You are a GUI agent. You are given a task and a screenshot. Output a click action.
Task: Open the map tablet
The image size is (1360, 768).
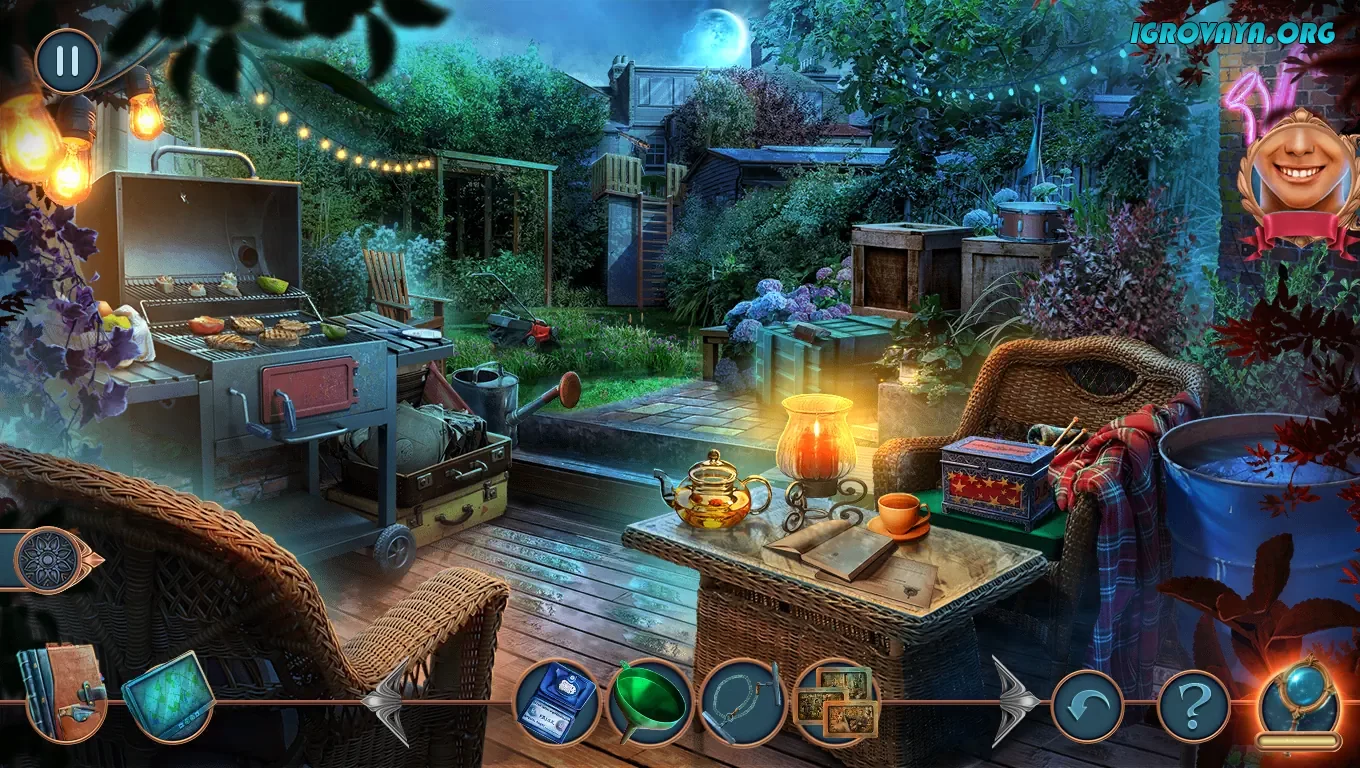pyautogui.click(x=168, y=696)
